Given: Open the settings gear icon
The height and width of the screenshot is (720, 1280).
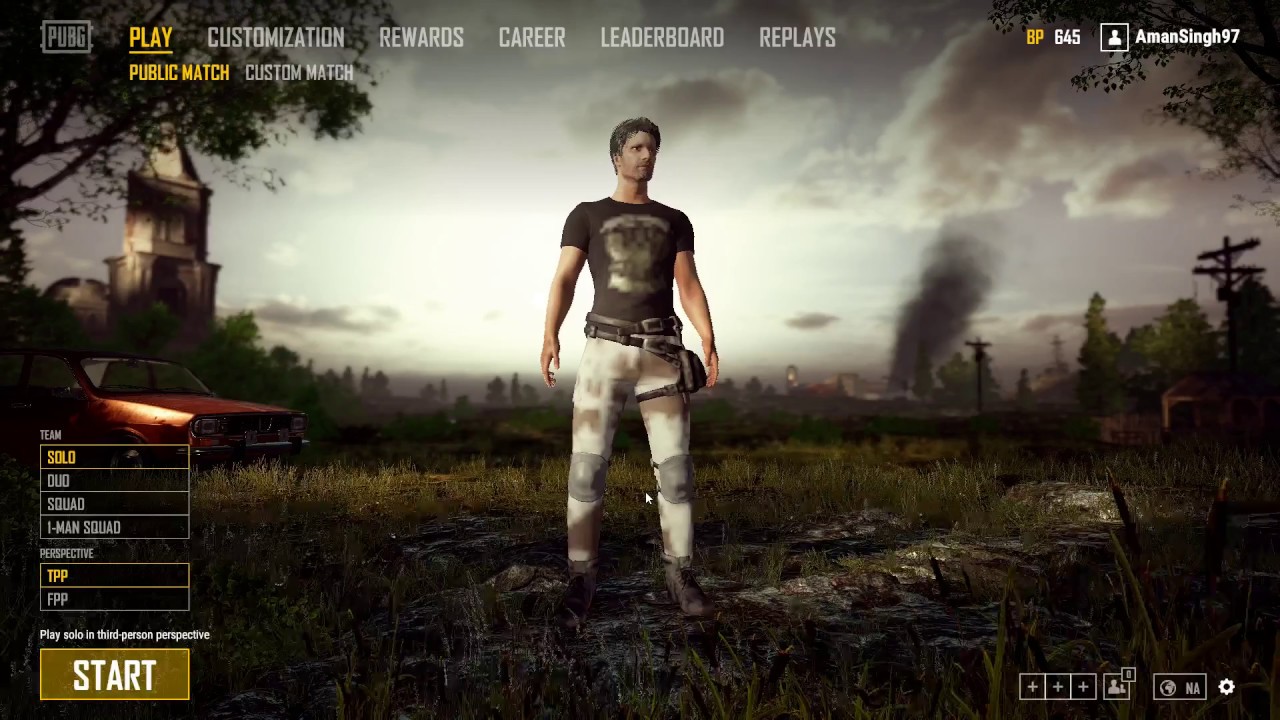Looking at the screenshot, I should pos(1227,687).
